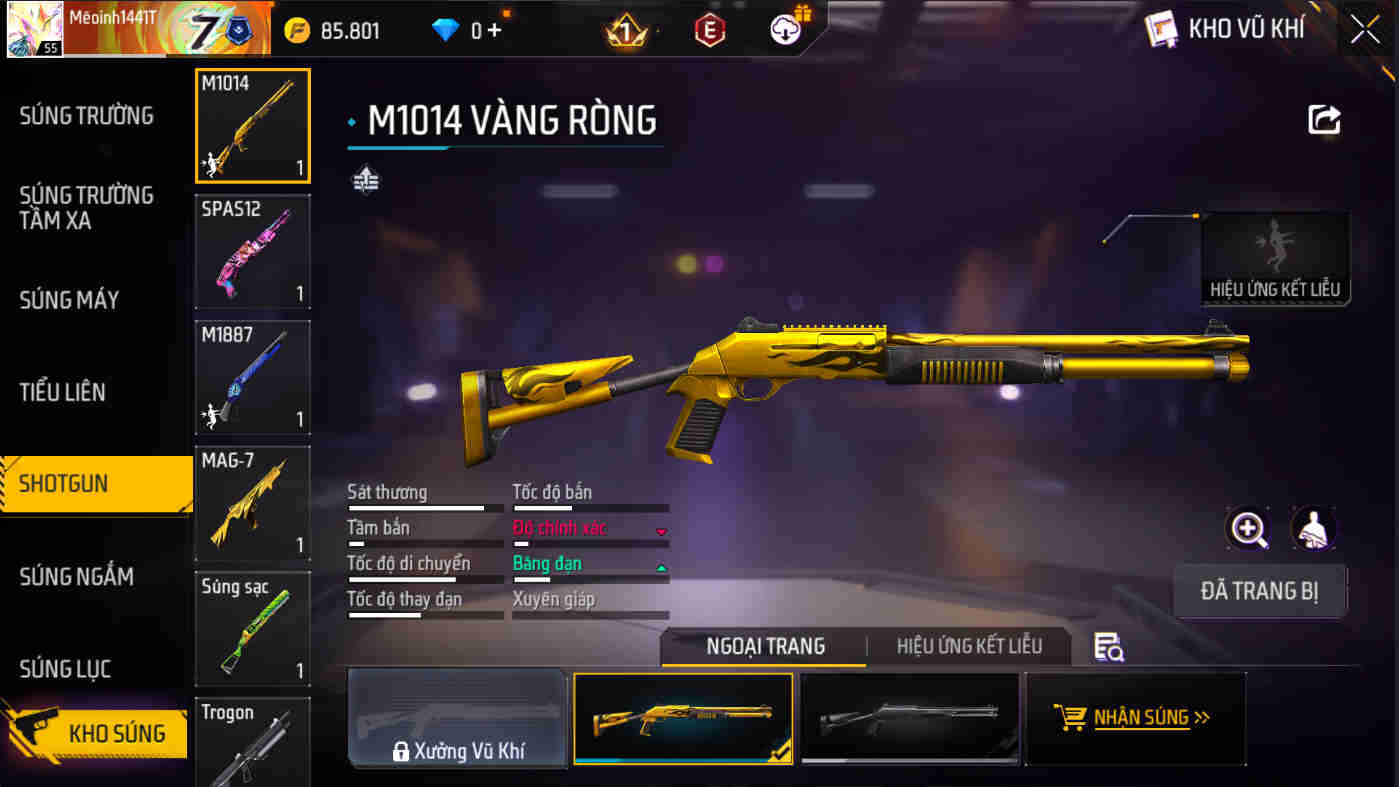The width and height of the screenshot is (1399, 787).
Task: Select the SPAS12 weapon thumbnail
Action: click(x=252, y=251)
